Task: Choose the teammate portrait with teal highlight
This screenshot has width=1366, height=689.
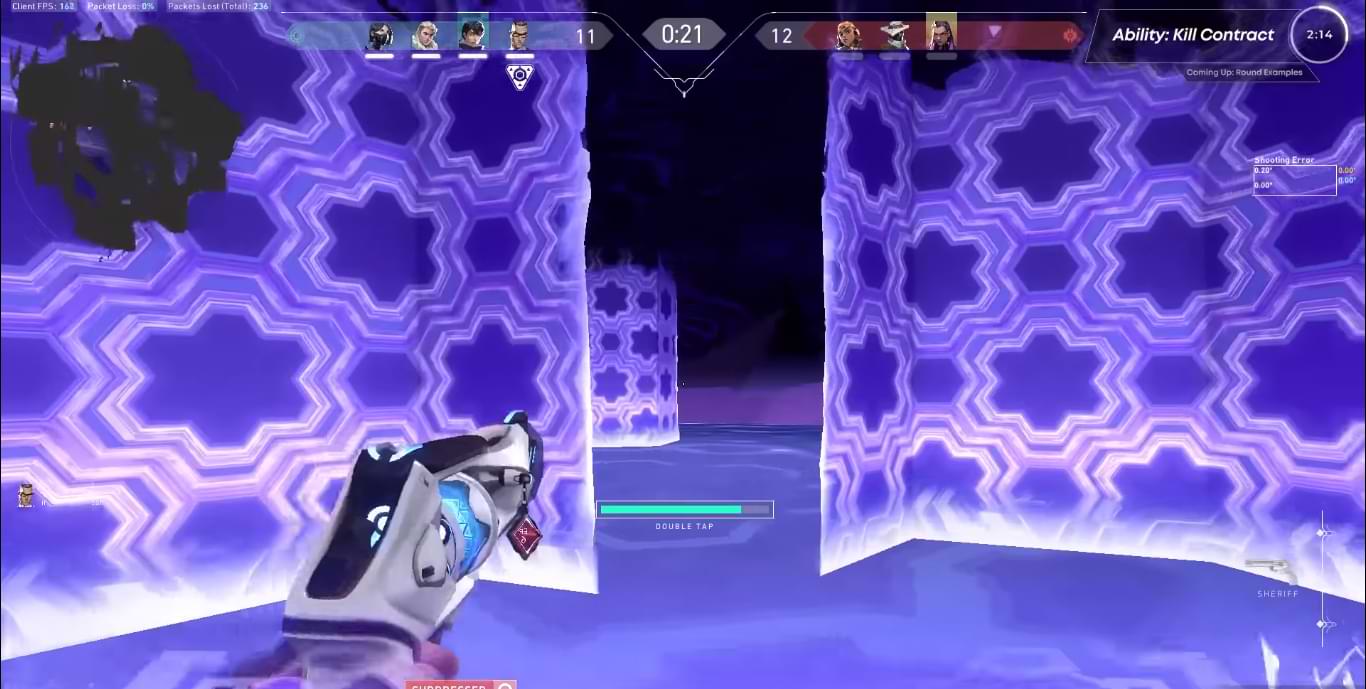Action: coord(472,34)
